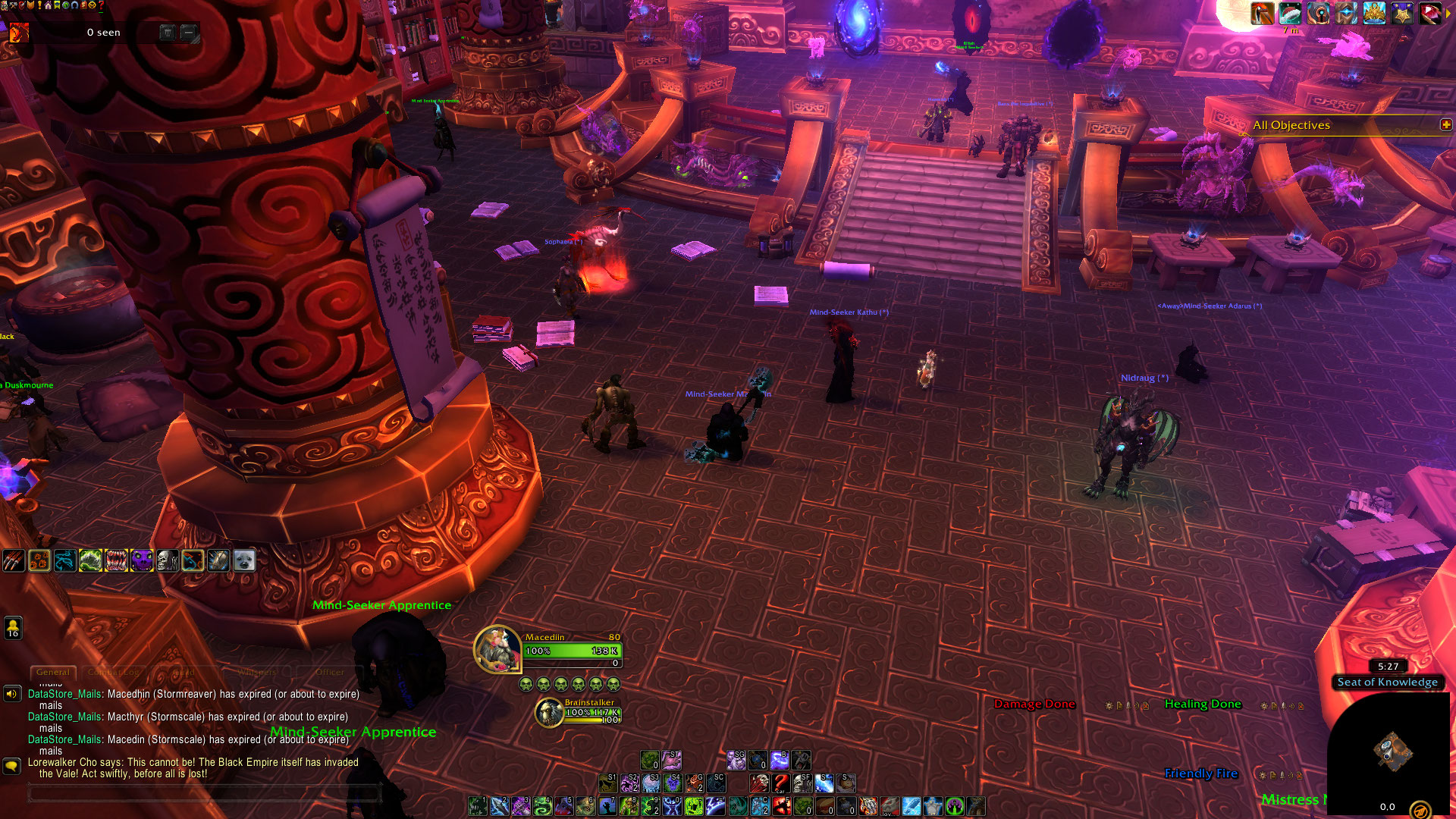
Task: Toggle the chat voice speaker button
Action: (x=11, y=693)
